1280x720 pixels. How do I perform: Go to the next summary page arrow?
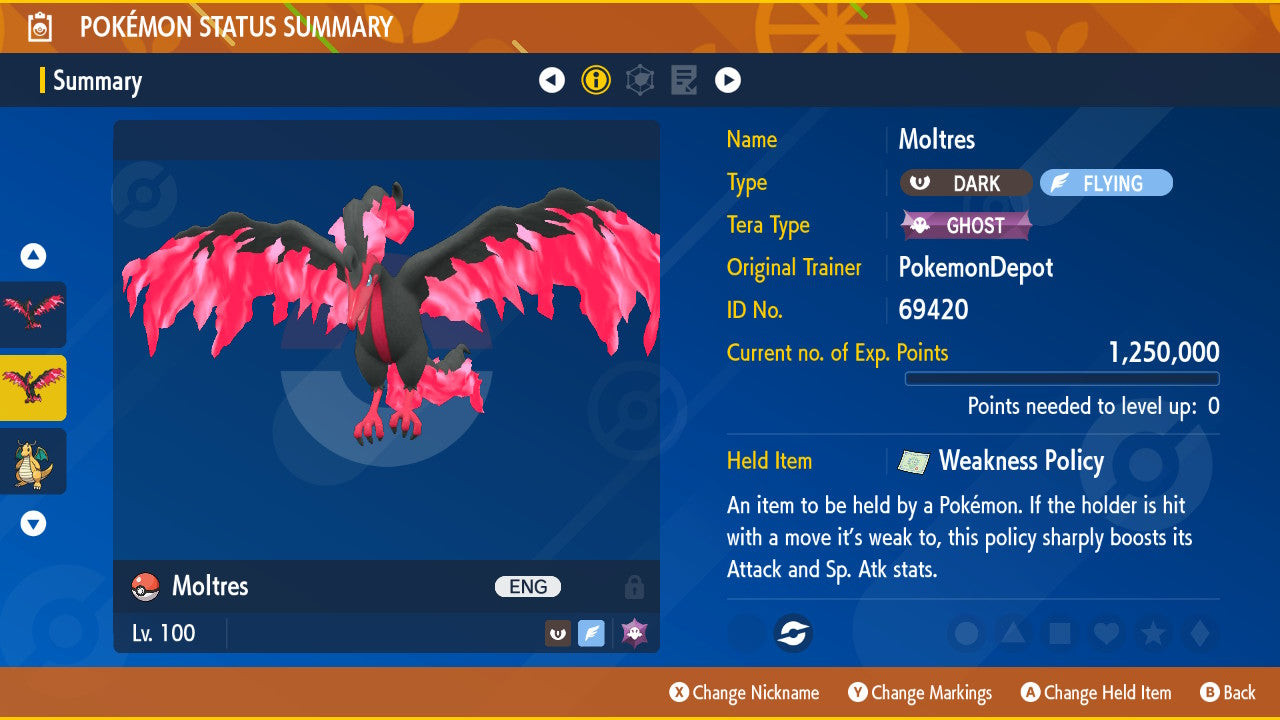(x=728, y=80)
